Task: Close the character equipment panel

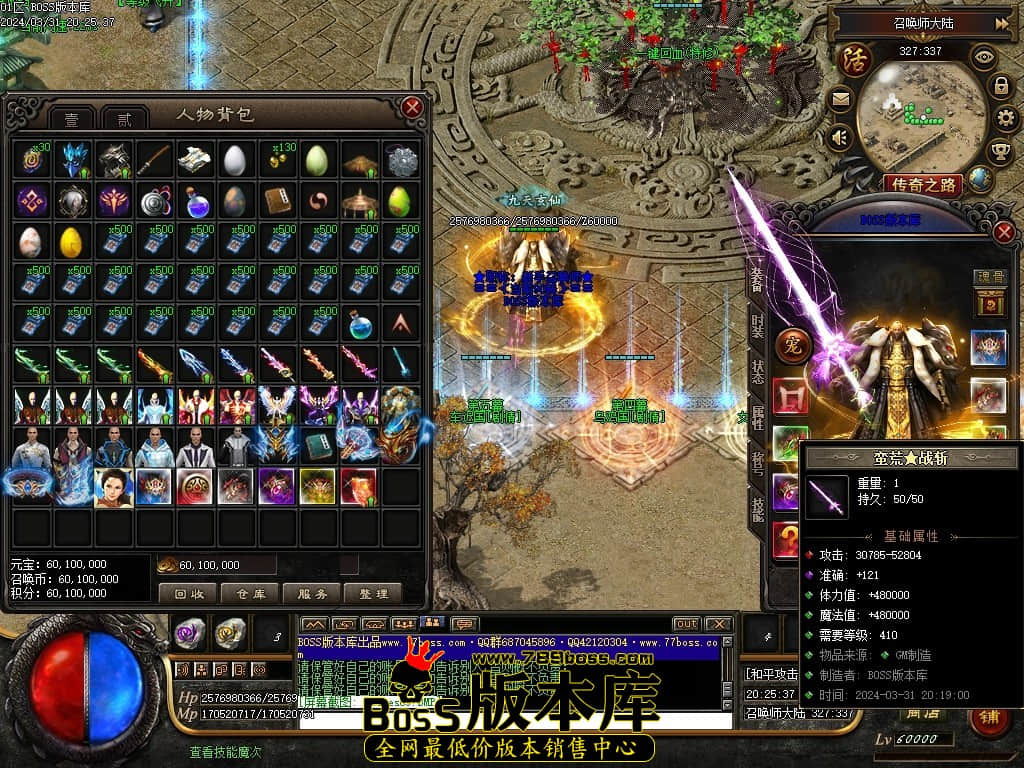Action: pos(1004,233)
